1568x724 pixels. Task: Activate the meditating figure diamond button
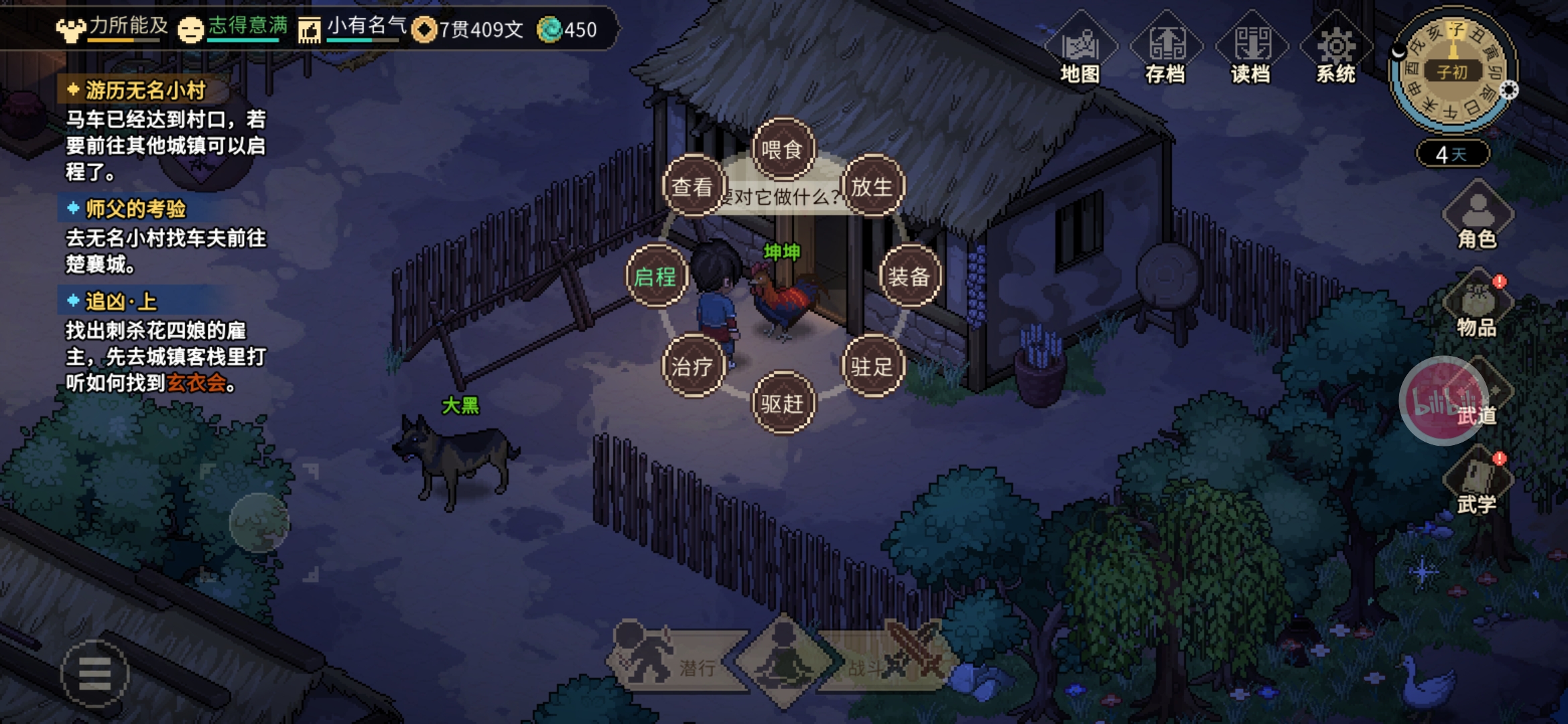pyautogui.click(x=784, y=660)
